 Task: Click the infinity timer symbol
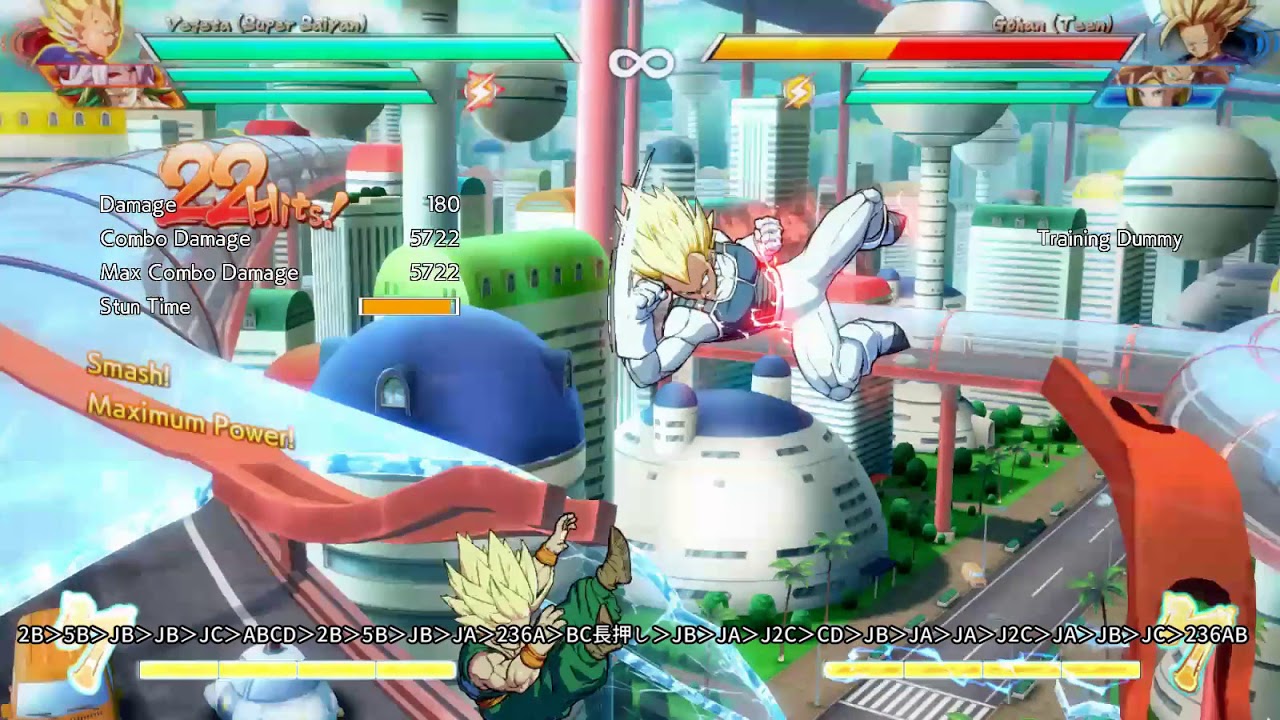tap(641, 62)
